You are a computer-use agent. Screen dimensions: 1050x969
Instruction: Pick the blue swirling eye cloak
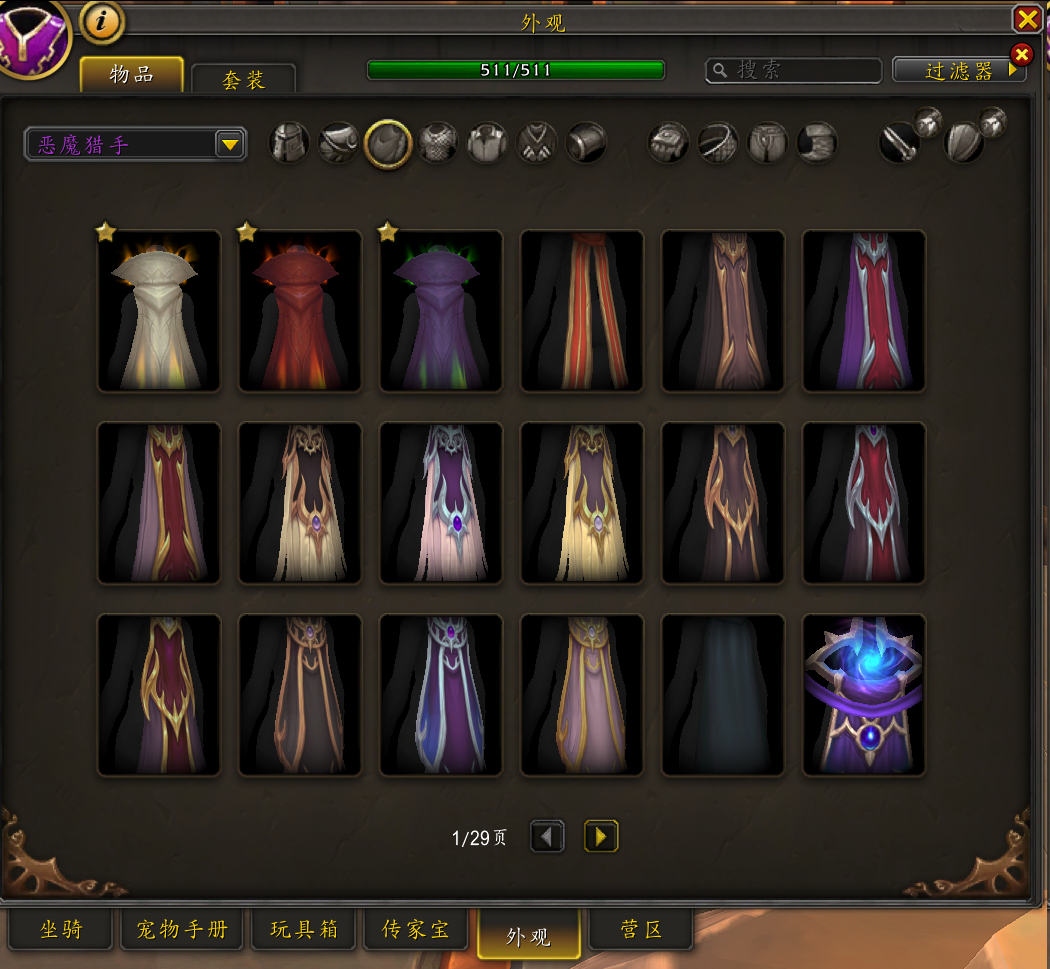pos(864,696)
